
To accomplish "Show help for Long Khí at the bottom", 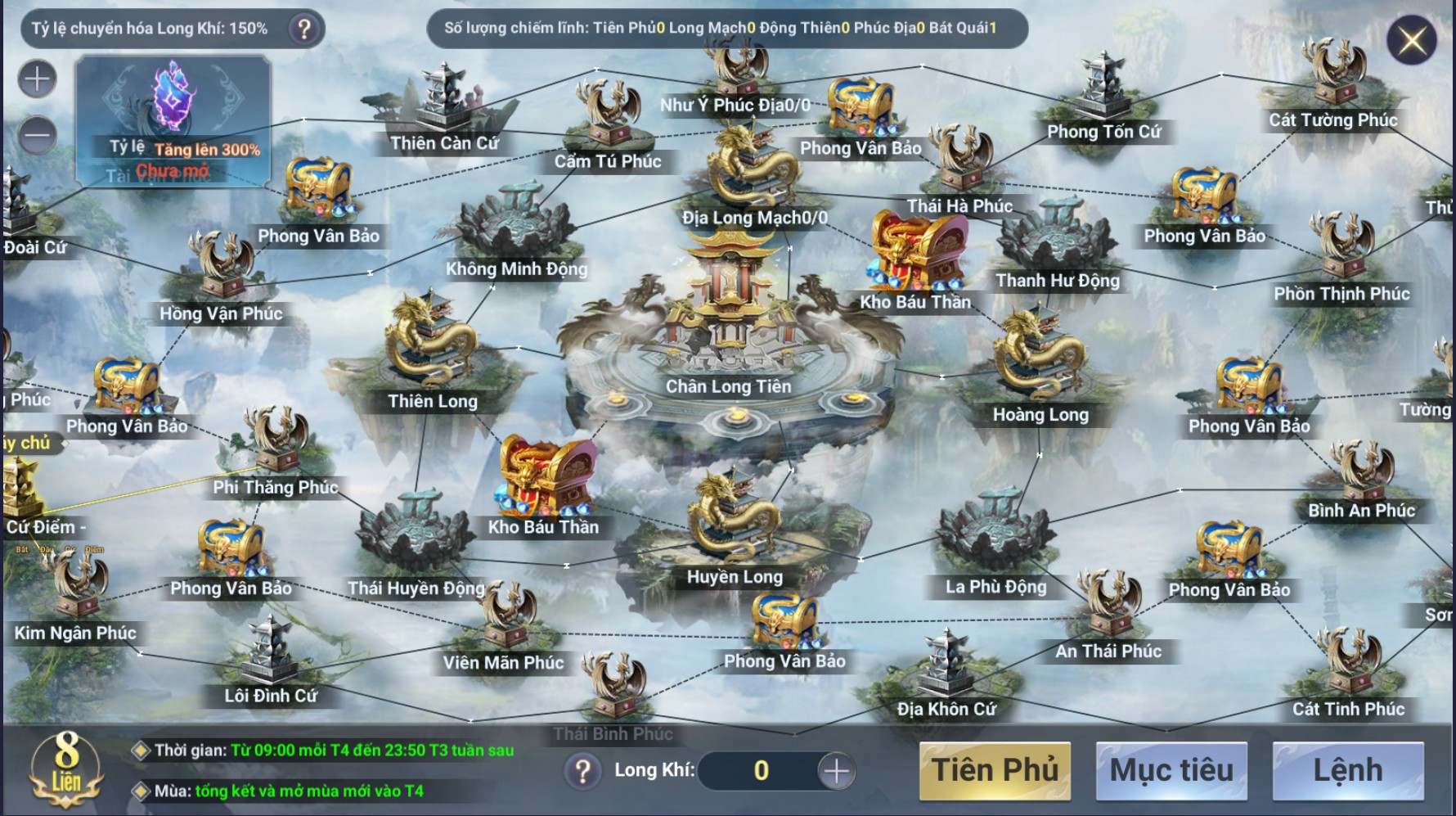I will 582,771.
